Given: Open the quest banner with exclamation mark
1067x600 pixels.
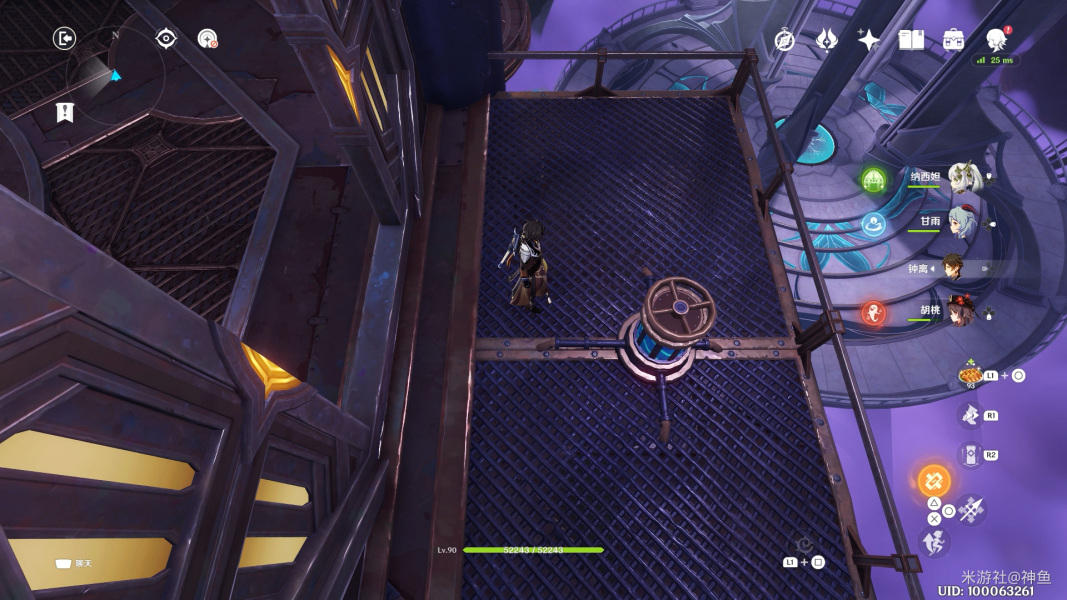Looking at the screenshot, I should [65, 112].
